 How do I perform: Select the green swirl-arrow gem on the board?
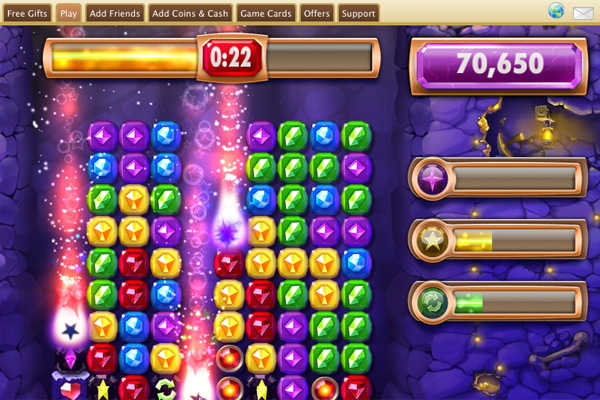[x=166, y=388]
